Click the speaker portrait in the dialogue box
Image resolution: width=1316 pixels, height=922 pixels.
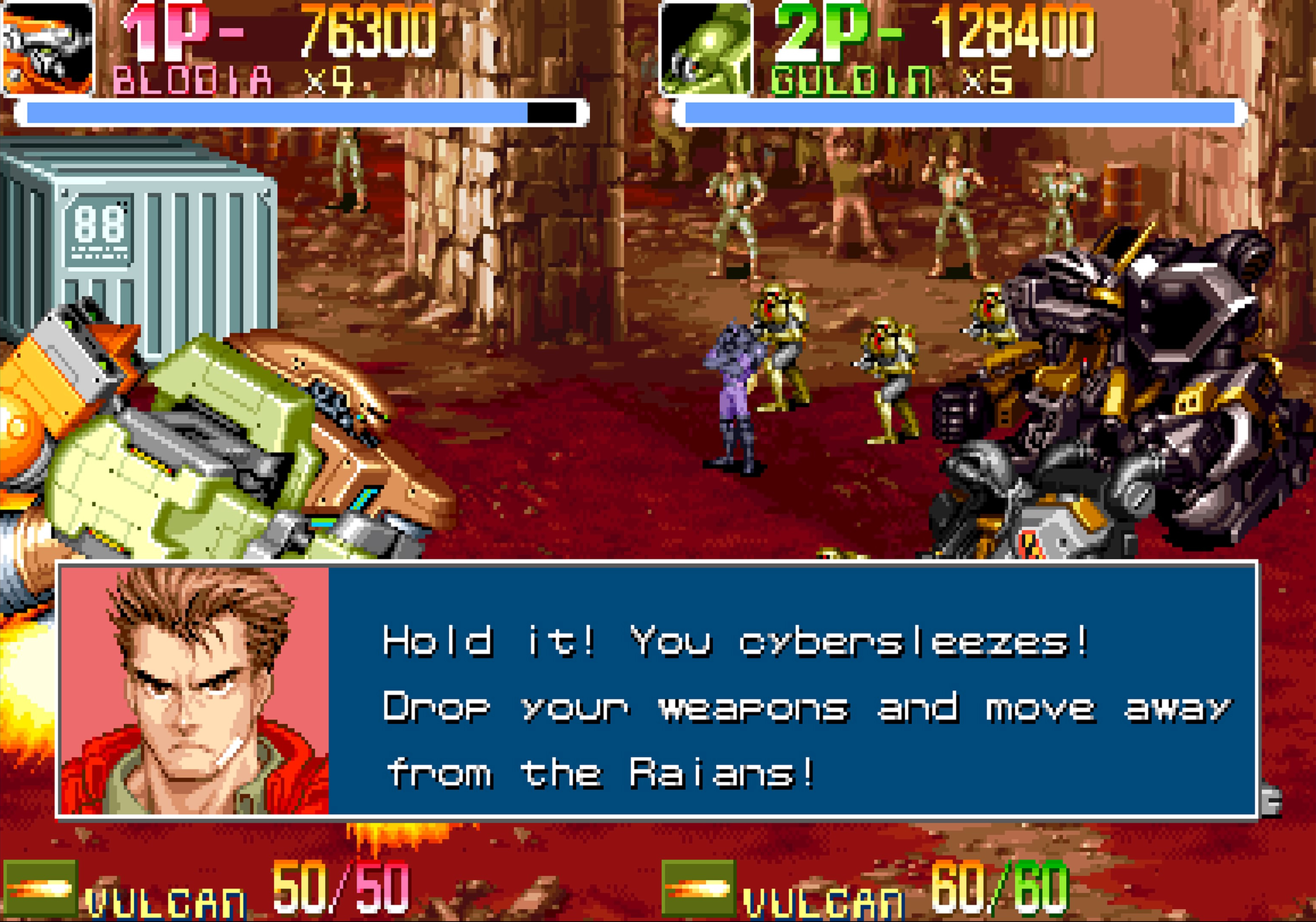point(195,691)
